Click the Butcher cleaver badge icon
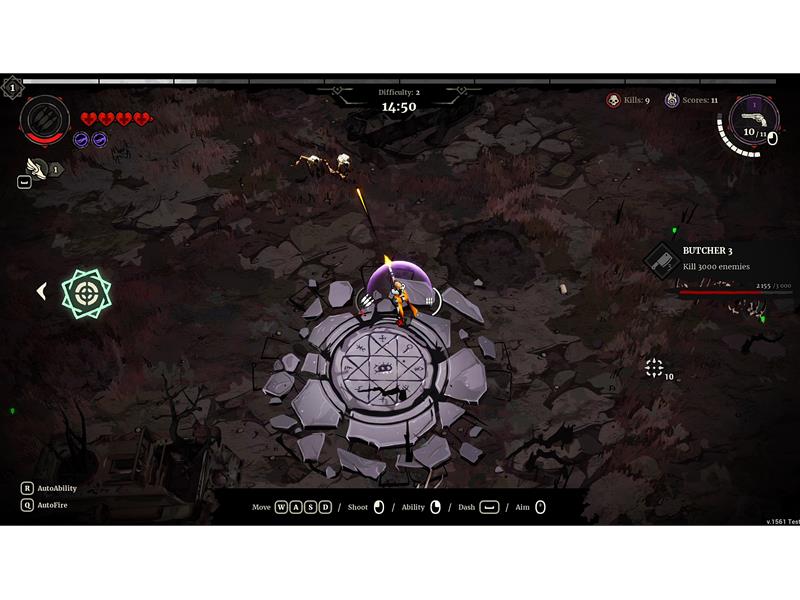The image size is (800, 600). (x=662, y=259)
